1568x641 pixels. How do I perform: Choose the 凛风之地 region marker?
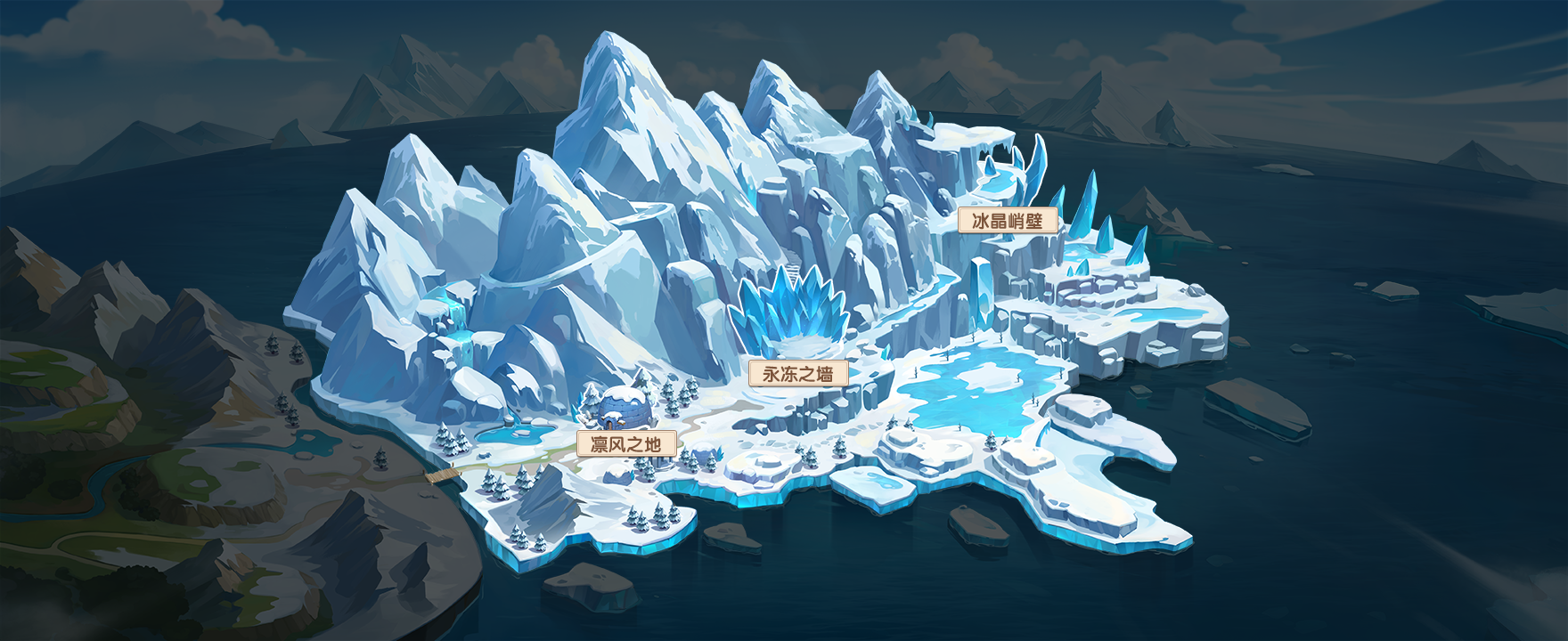[x=626, y=443]
